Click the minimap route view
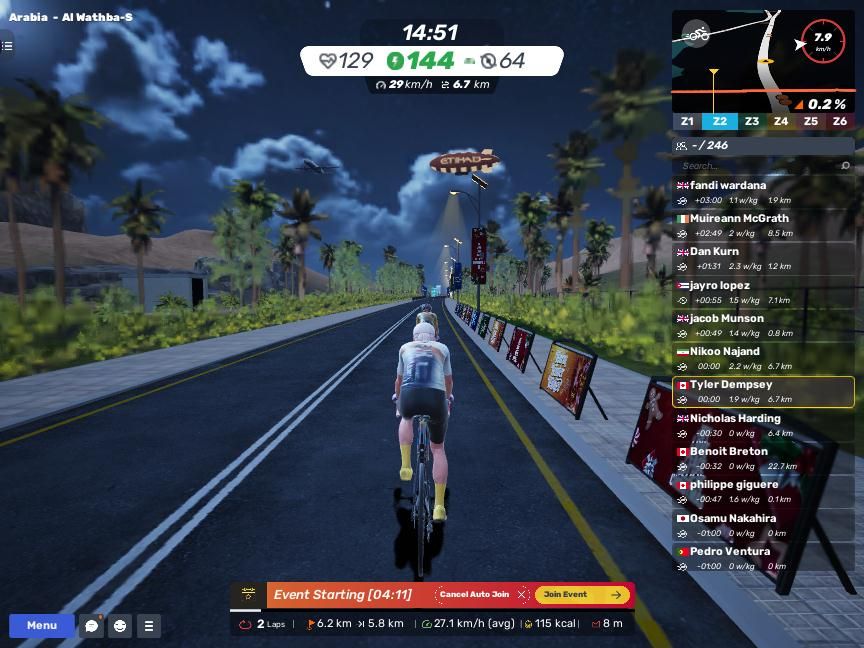The height and width of the screenshot is (648, 864). pyautogui.click(x=735, y=62)
